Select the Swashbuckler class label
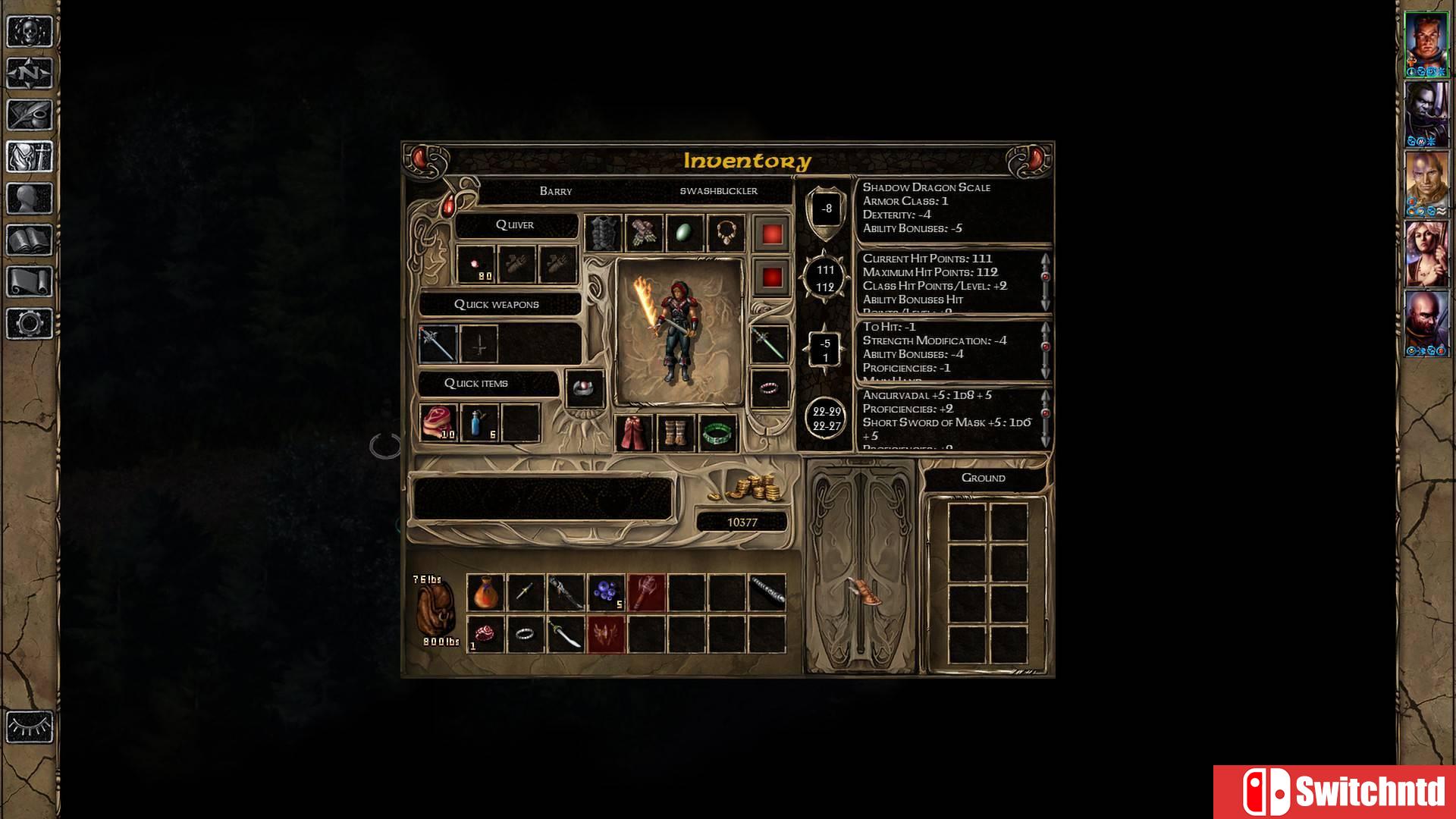Screen dimensions: 1456x819 pyautogui.click(x=719, y=190)
